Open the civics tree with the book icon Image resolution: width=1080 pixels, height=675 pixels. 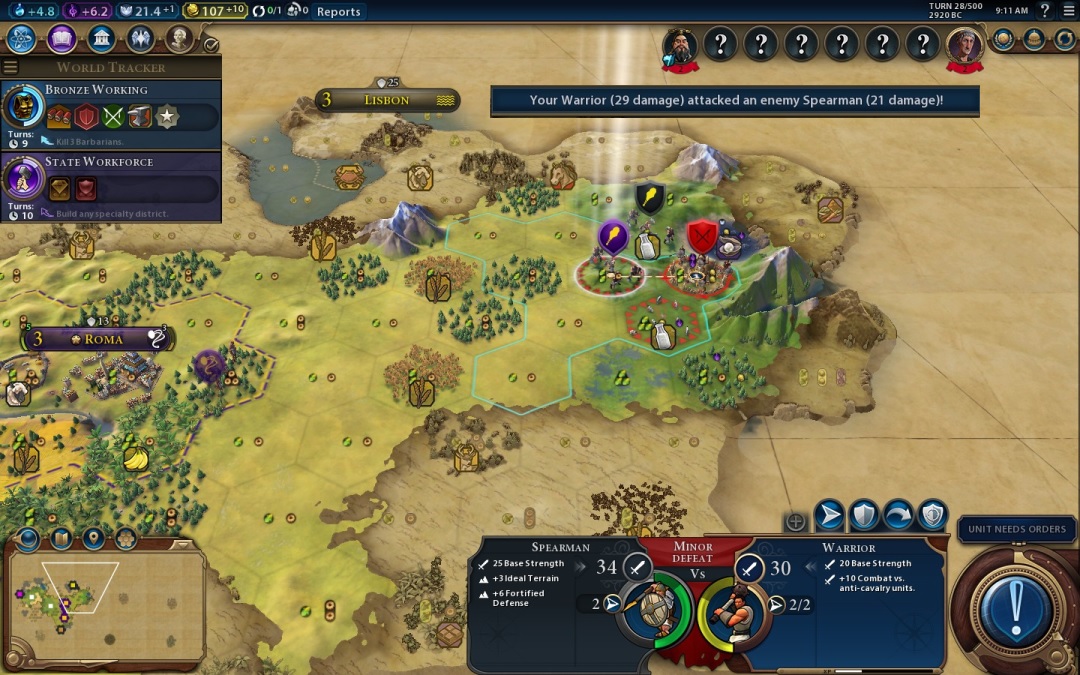click(61, 39)
